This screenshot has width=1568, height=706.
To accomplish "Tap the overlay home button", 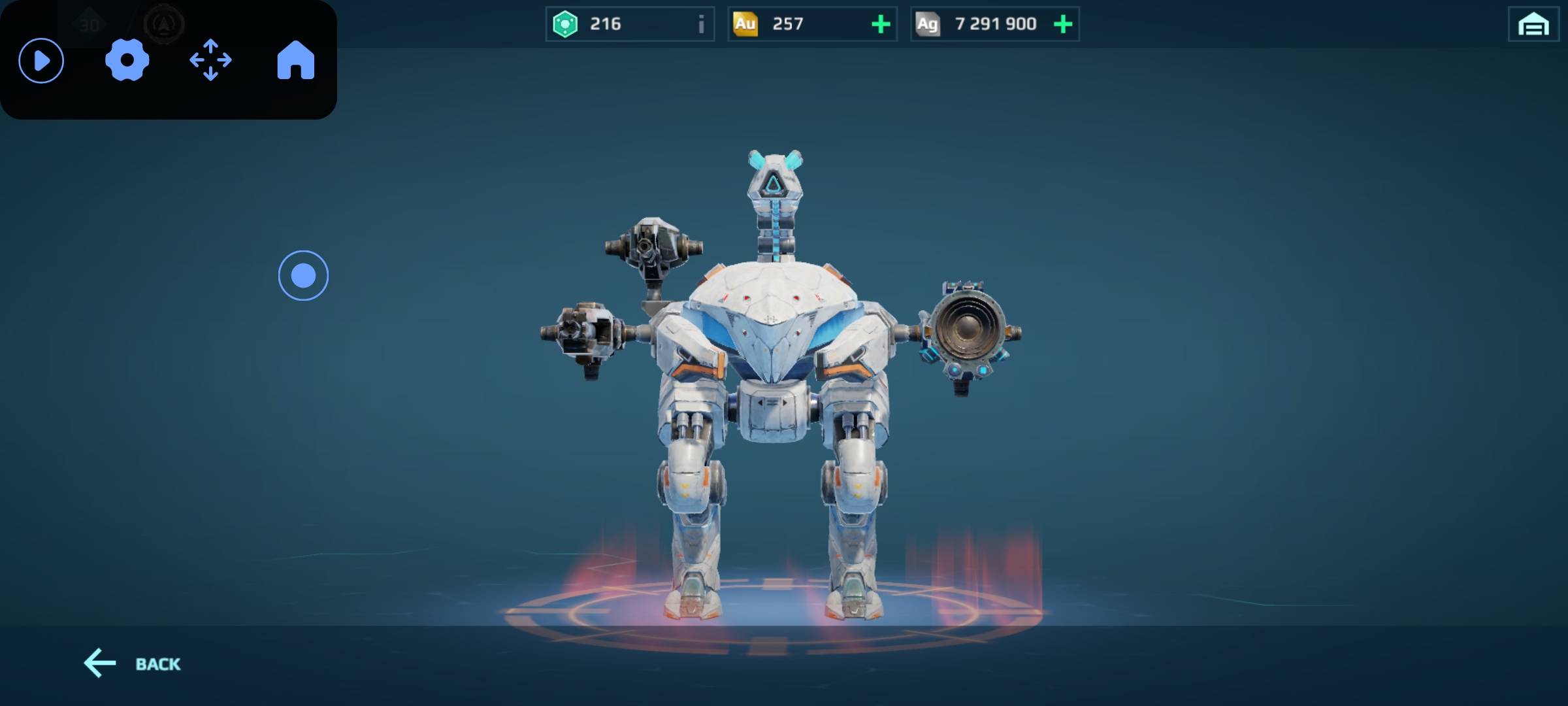I will click(295, 61).
